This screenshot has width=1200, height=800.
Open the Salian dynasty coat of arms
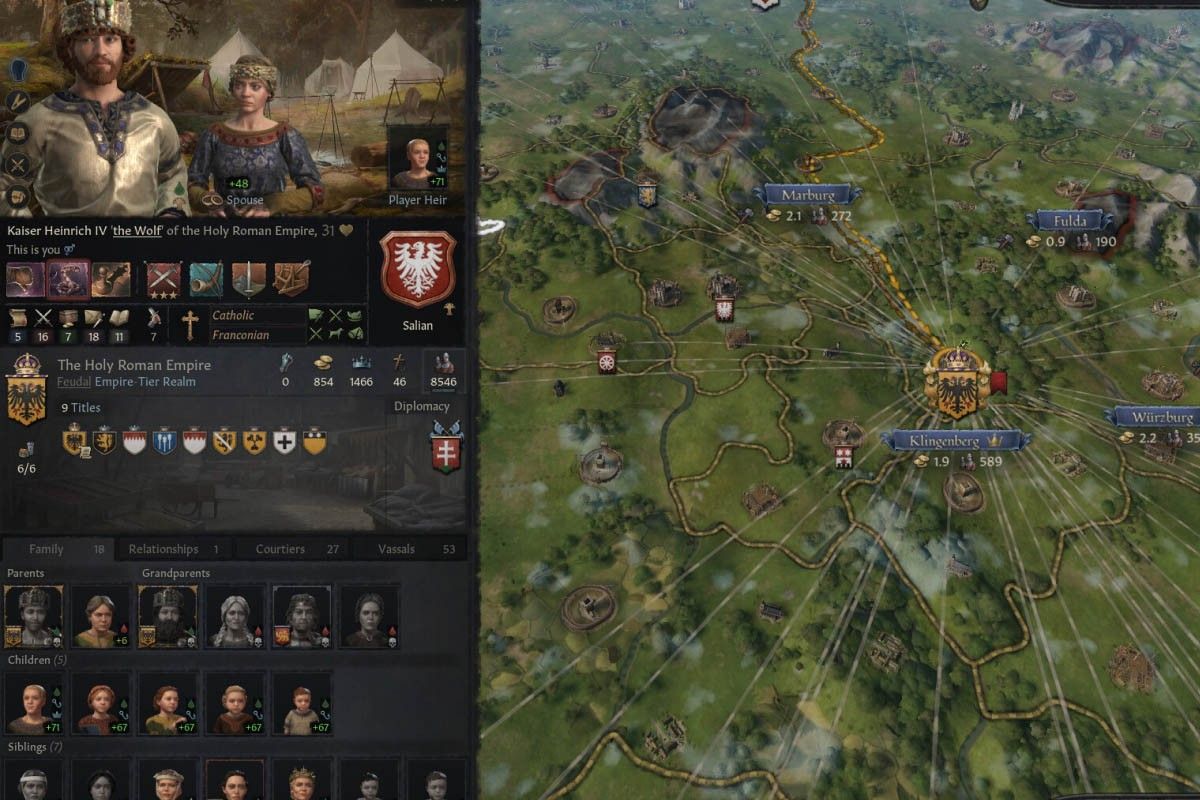(418, 270)
